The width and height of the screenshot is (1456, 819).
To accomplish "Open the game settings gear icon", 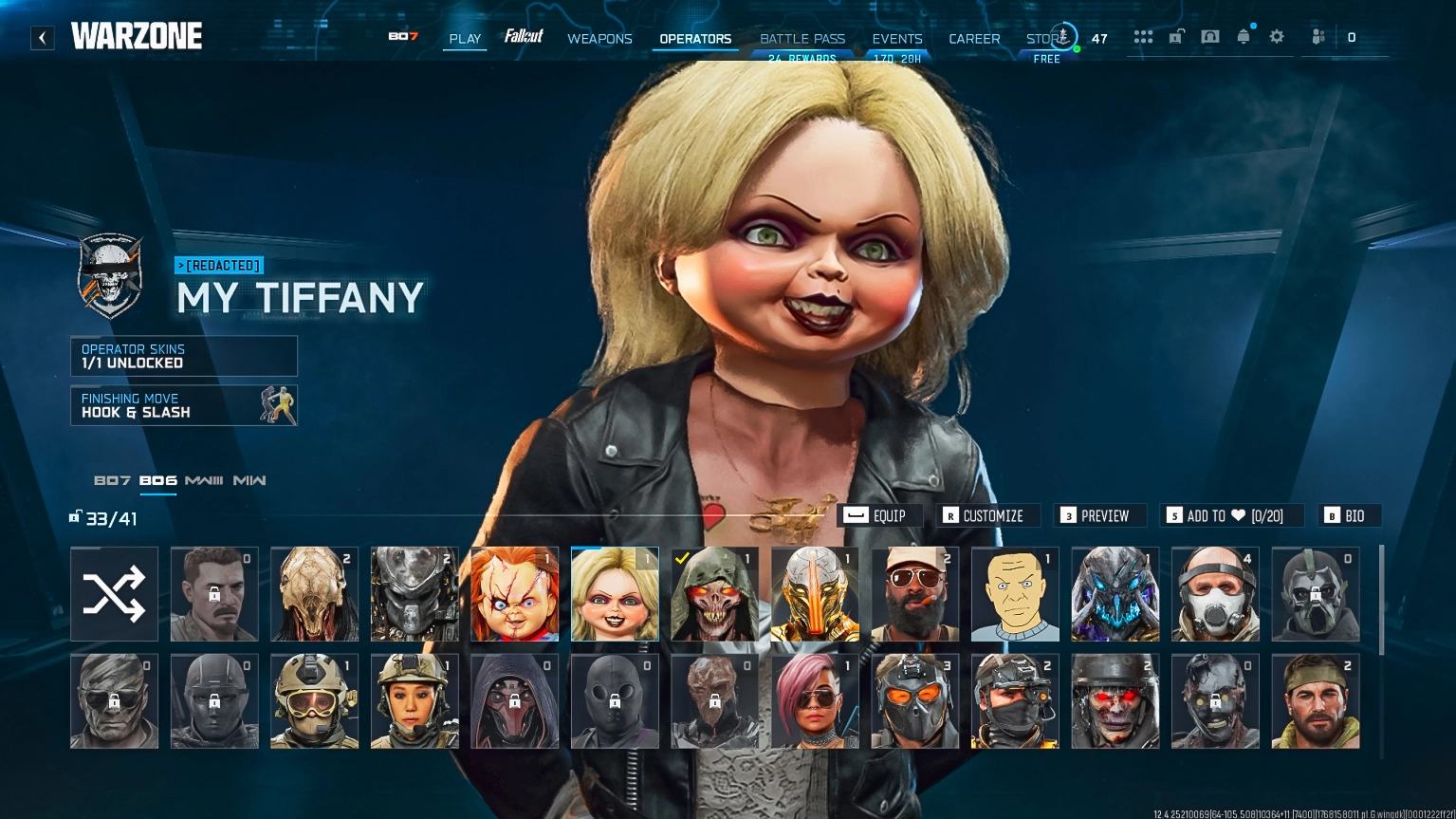I will [x=1276, y=36].
